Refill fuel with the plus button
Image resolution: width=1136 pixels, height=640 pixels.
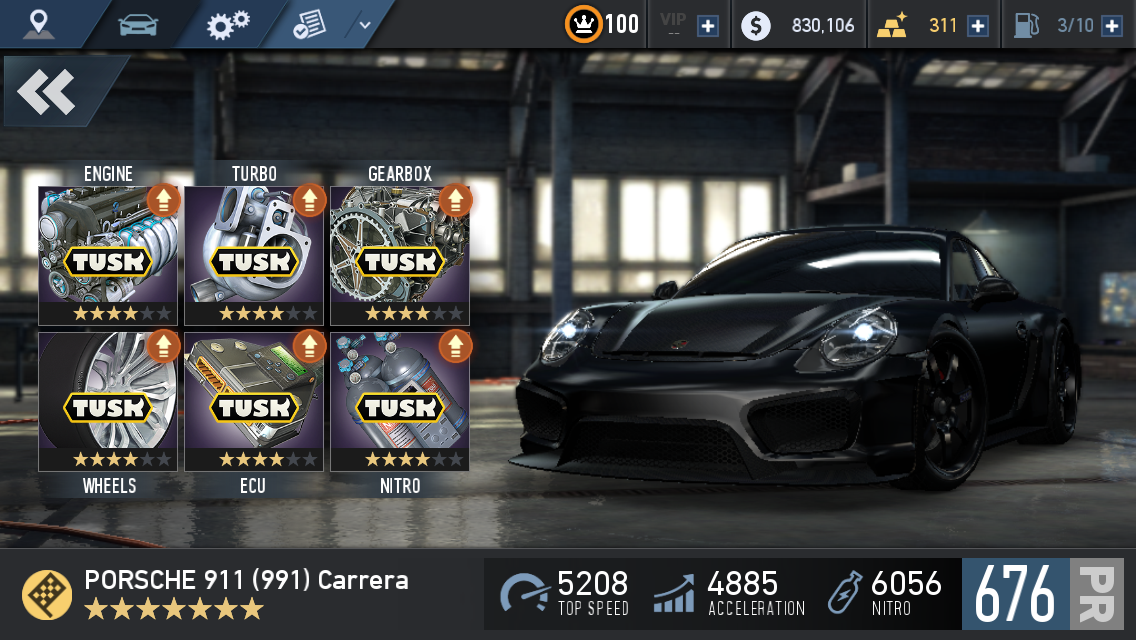pyautogui.click(x=1111, y=26)
